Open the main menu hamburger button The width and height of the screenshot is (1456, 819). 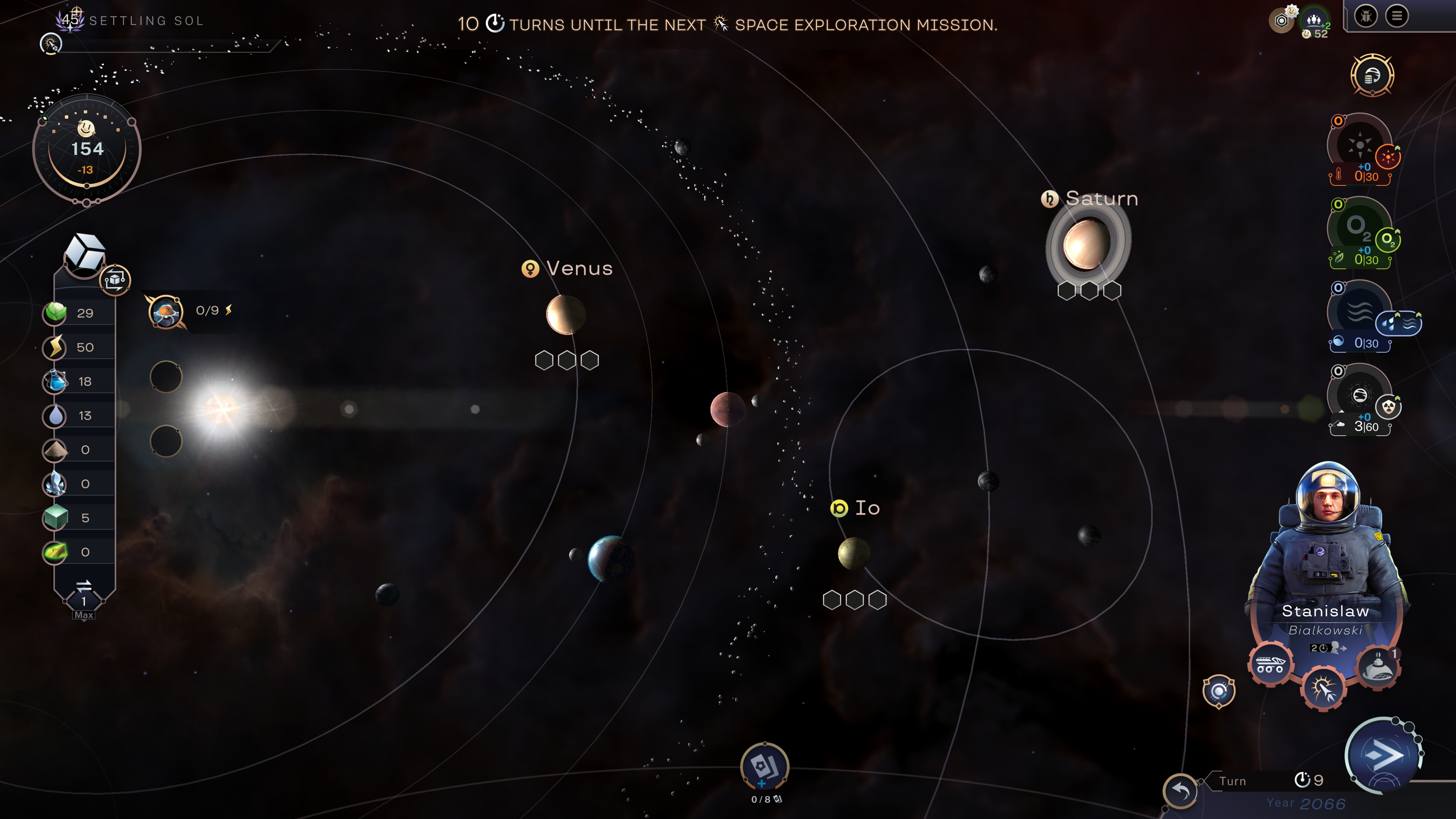click(1396, 16)
